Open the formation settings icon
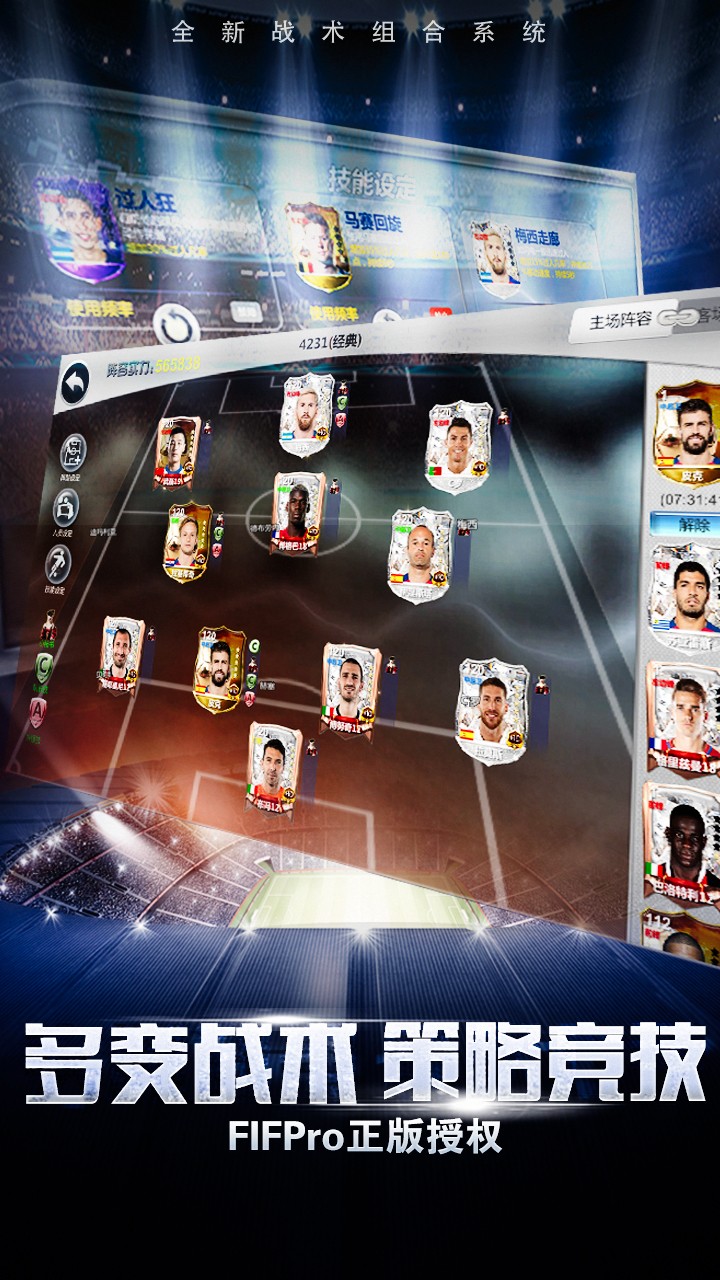 point(72,453)
